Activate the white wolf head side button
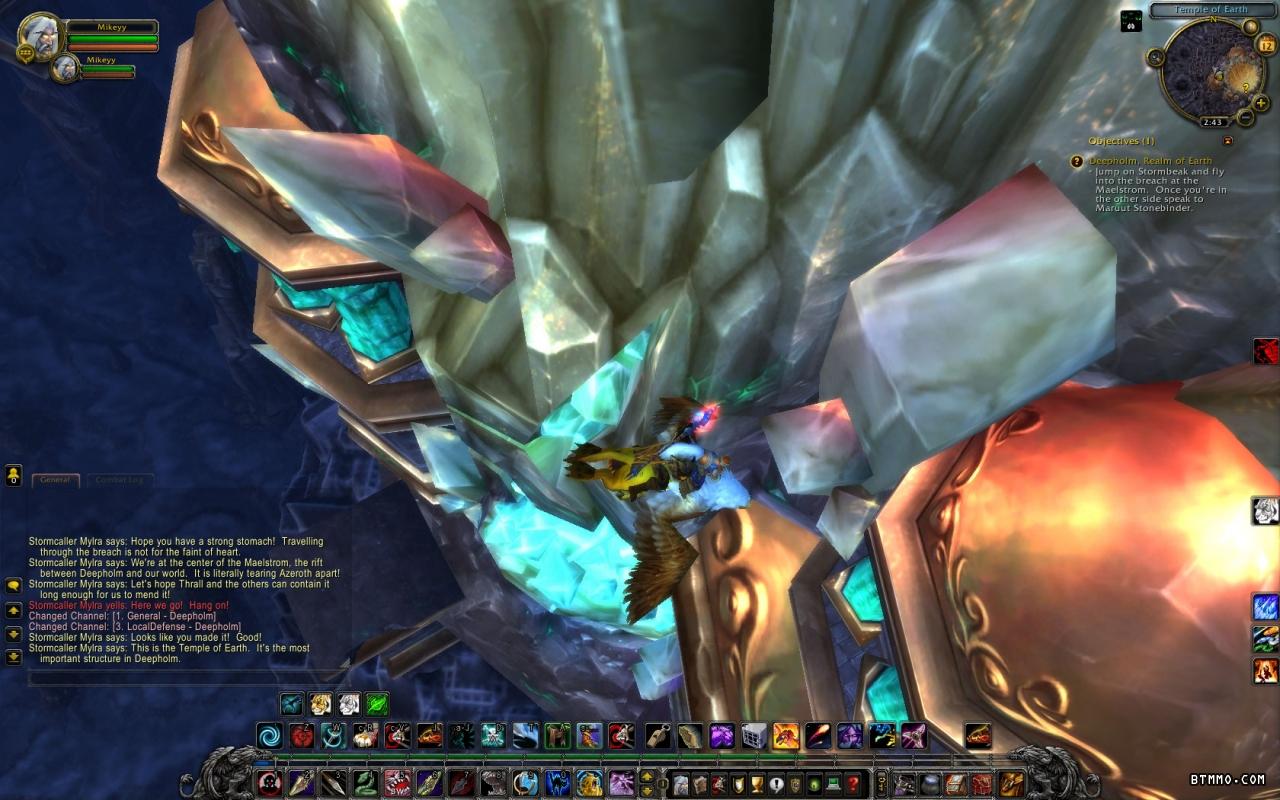1280x800 pixels. pyautogui.click(x=1266, y=510)
